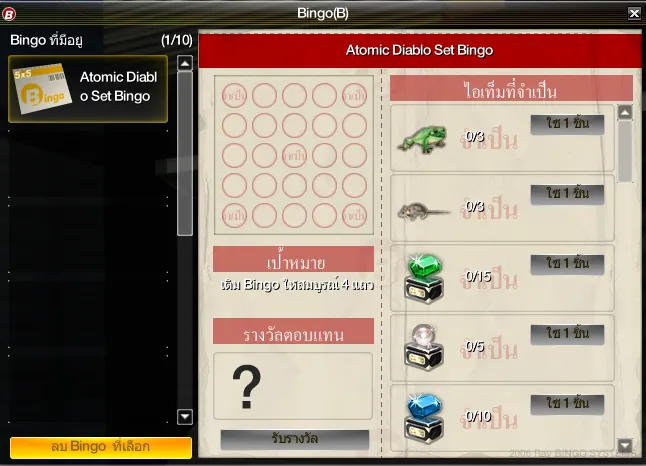646x466 pixels.
Task: Click the center circle of Bingo board
Action: click(295, 156)
